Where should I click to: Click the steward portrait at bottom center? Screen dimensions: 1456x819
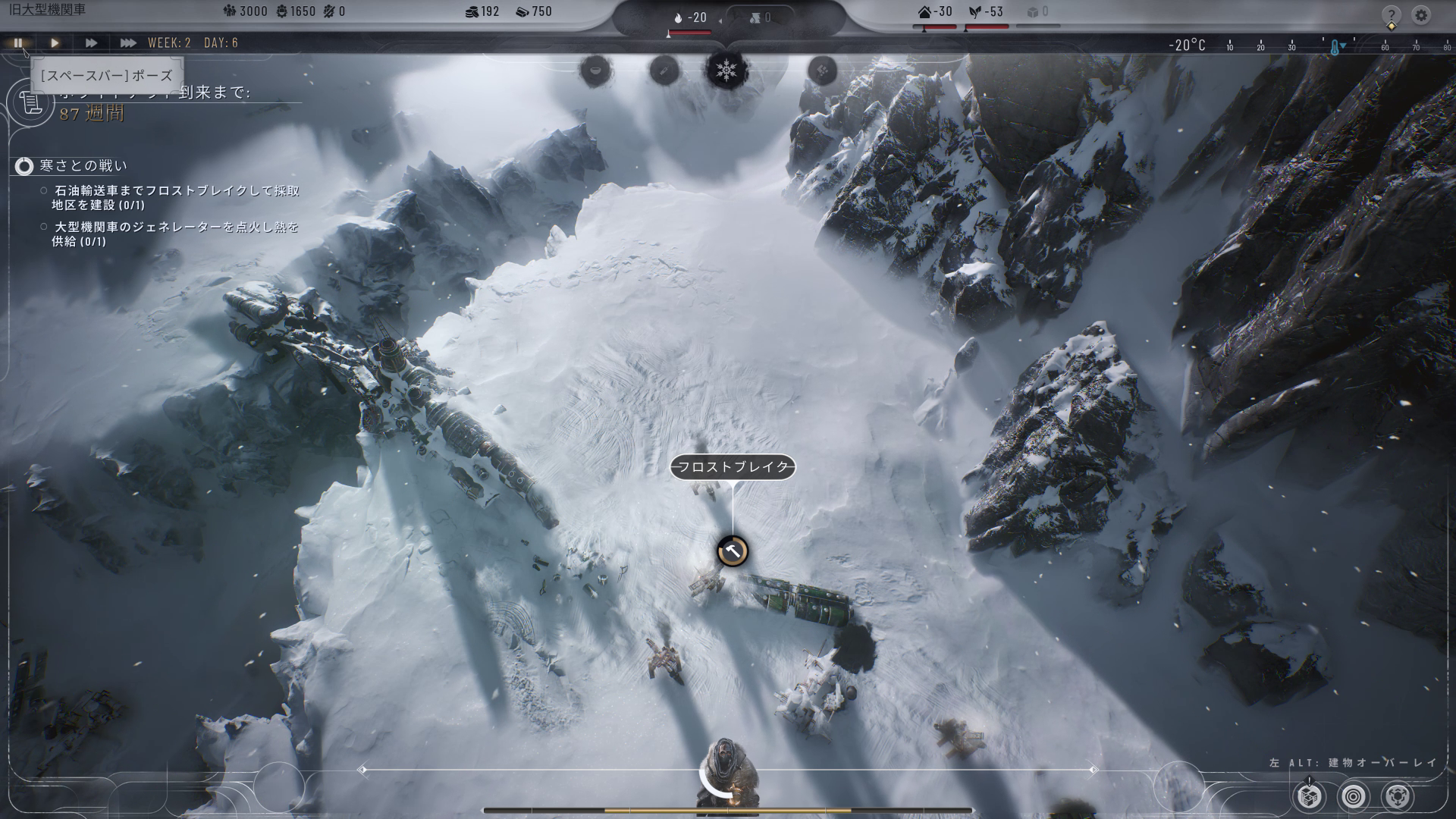pyautogui.click(x=726, y=773)
